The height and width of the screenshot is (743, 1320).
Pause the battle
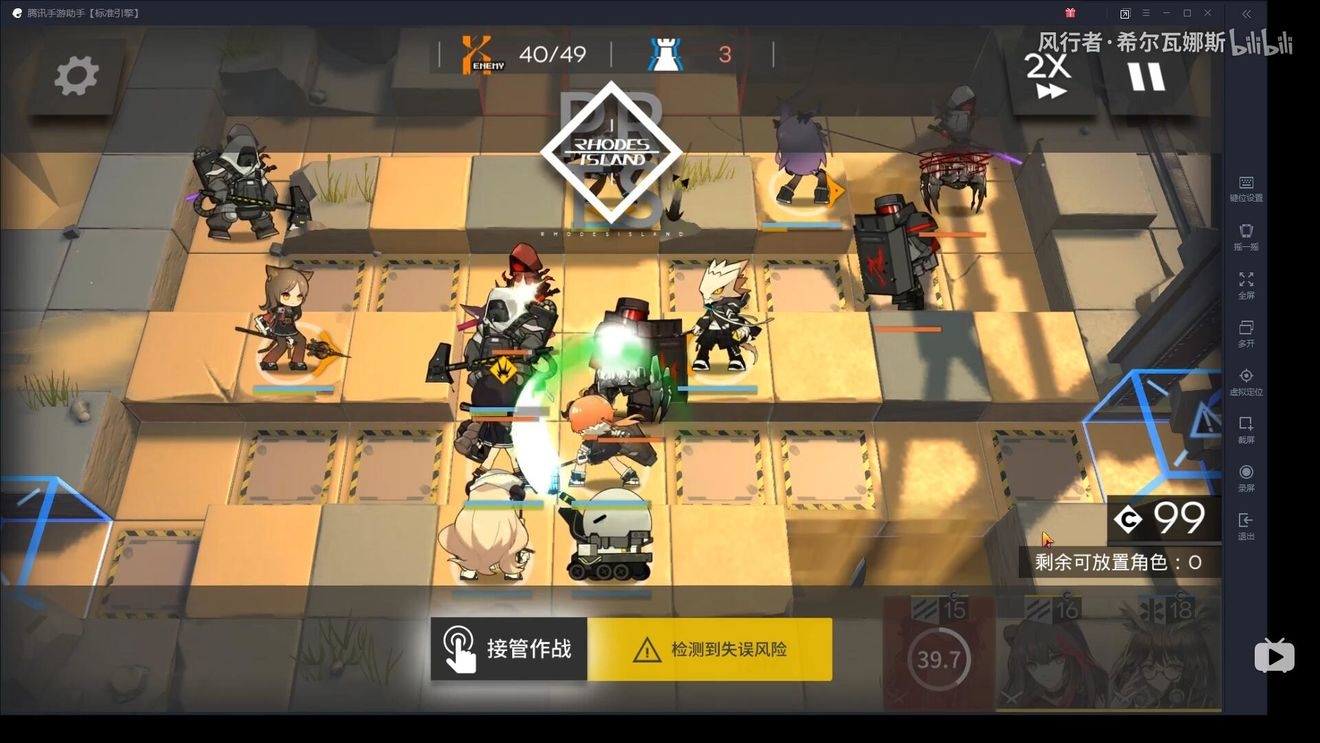point(1146,76)
